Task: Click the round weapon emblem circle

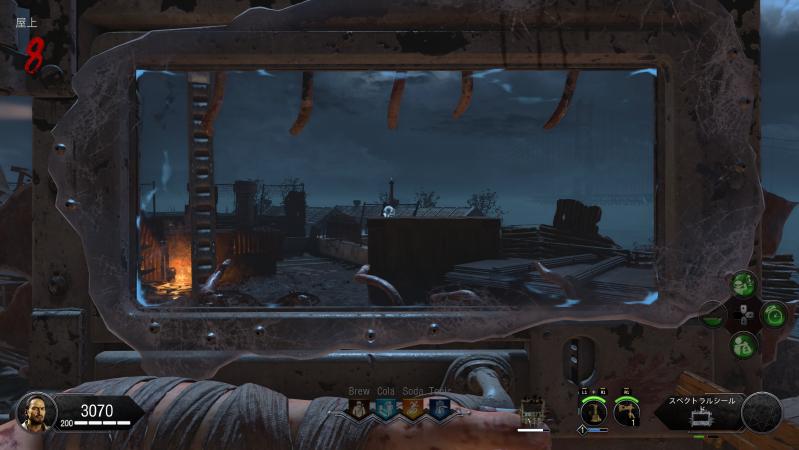Action: 762,411
